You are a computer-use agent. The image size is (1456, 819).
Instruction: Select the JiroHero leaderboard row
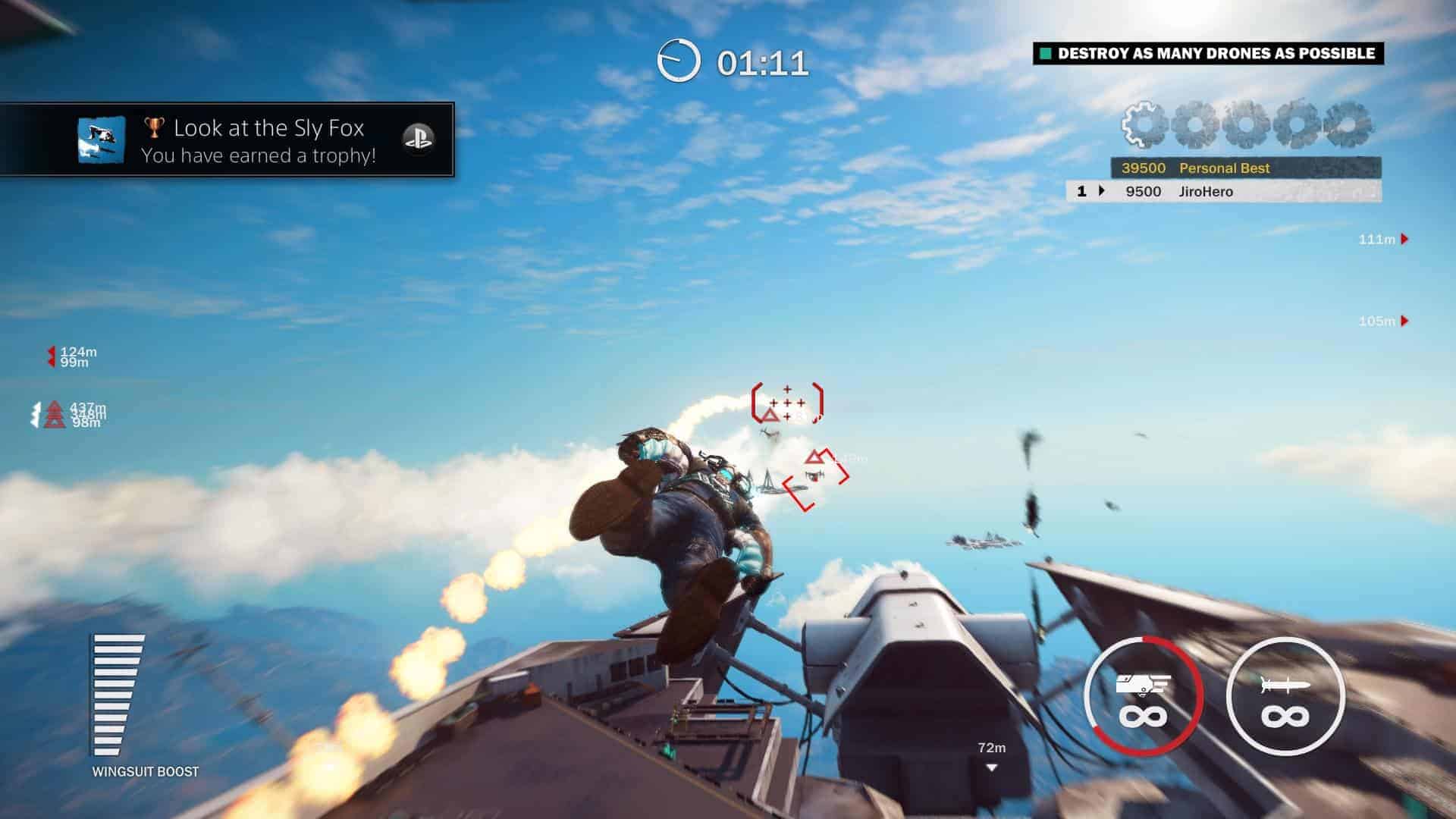[x=1222, y=191]
